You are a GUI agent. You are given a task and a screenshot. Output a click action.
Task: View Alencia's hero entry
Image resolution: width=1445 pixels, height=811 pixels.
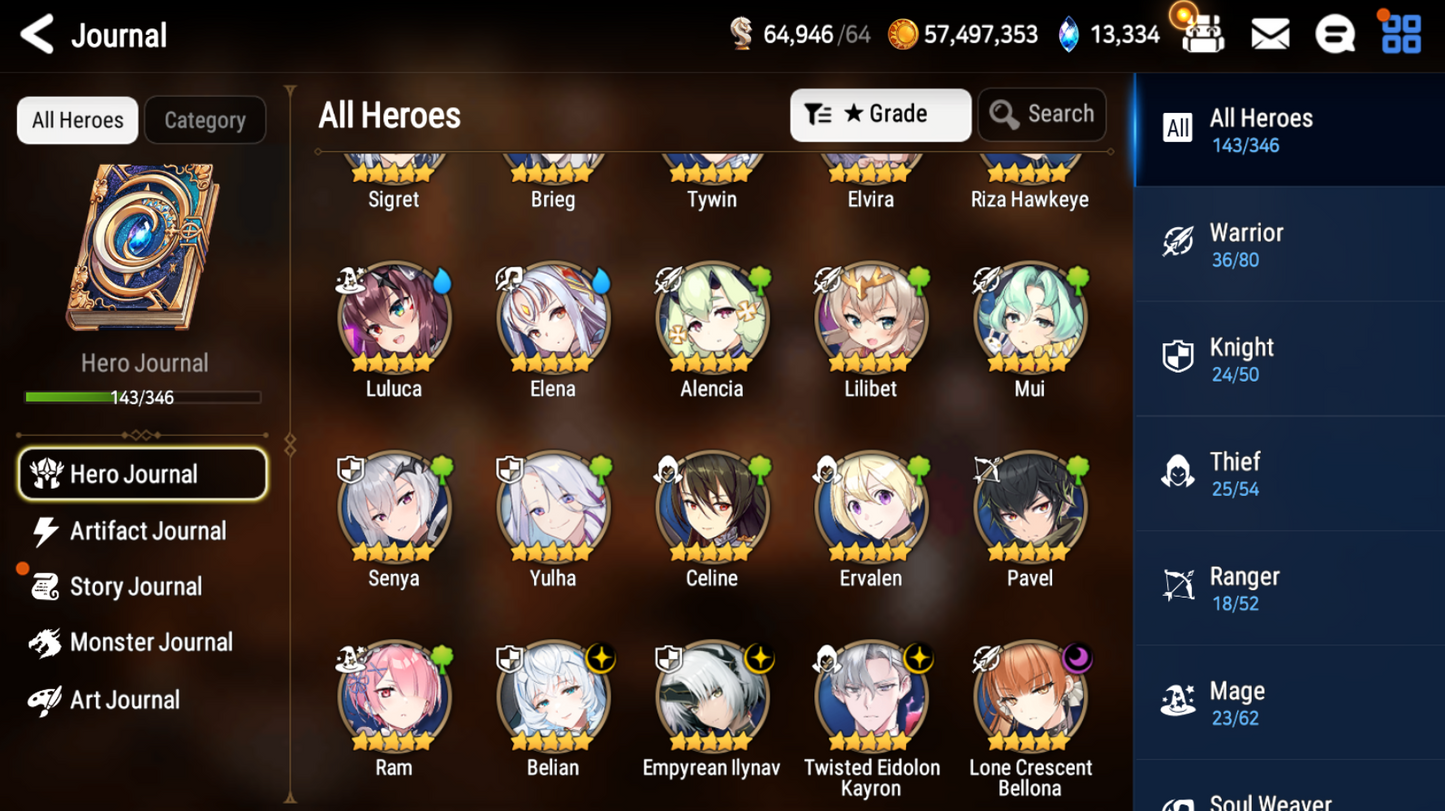click(x=712, y=320)
